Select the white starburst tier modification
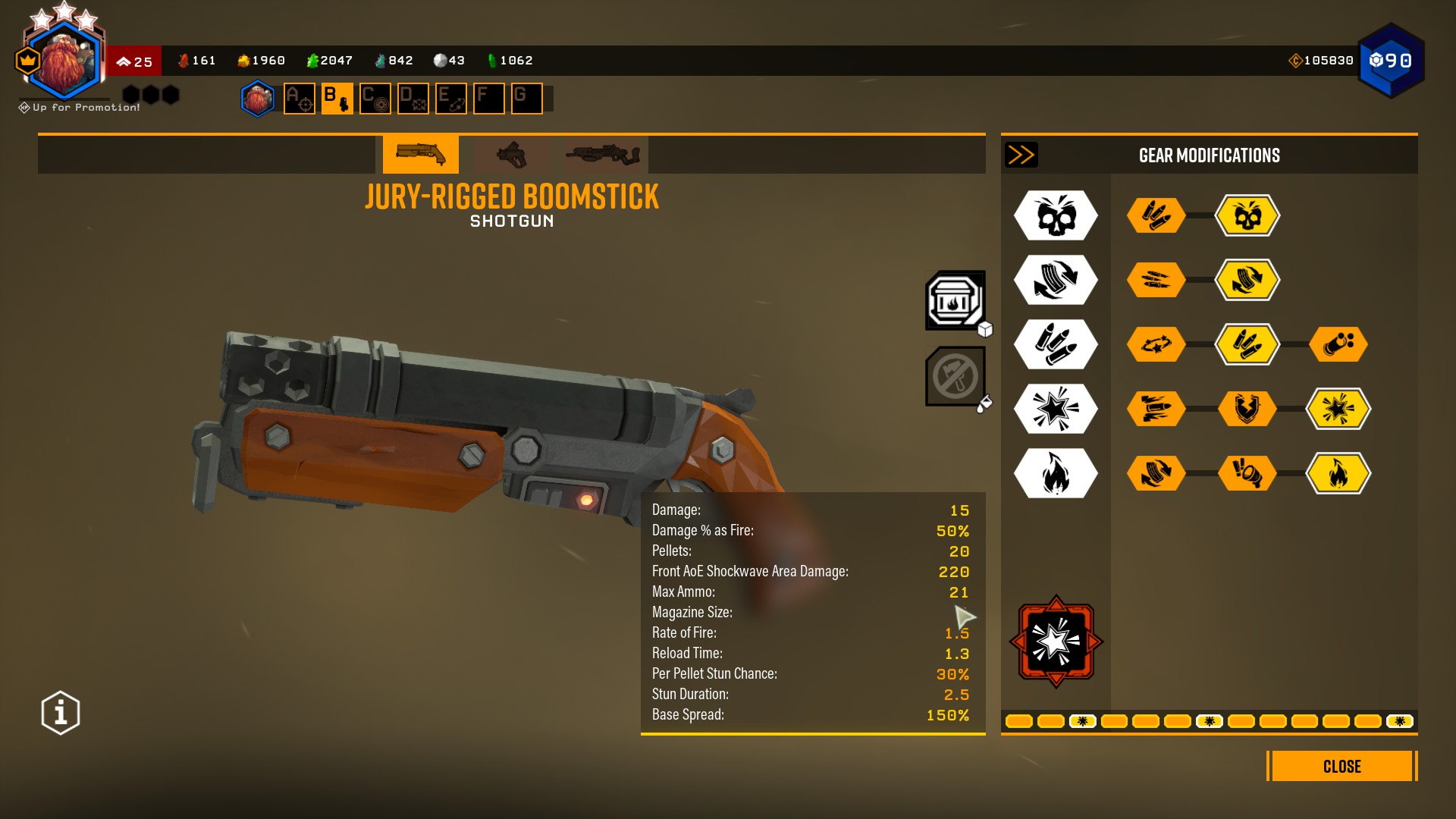The height and width of the screenshot is (819, 1456). [1056, 409]
